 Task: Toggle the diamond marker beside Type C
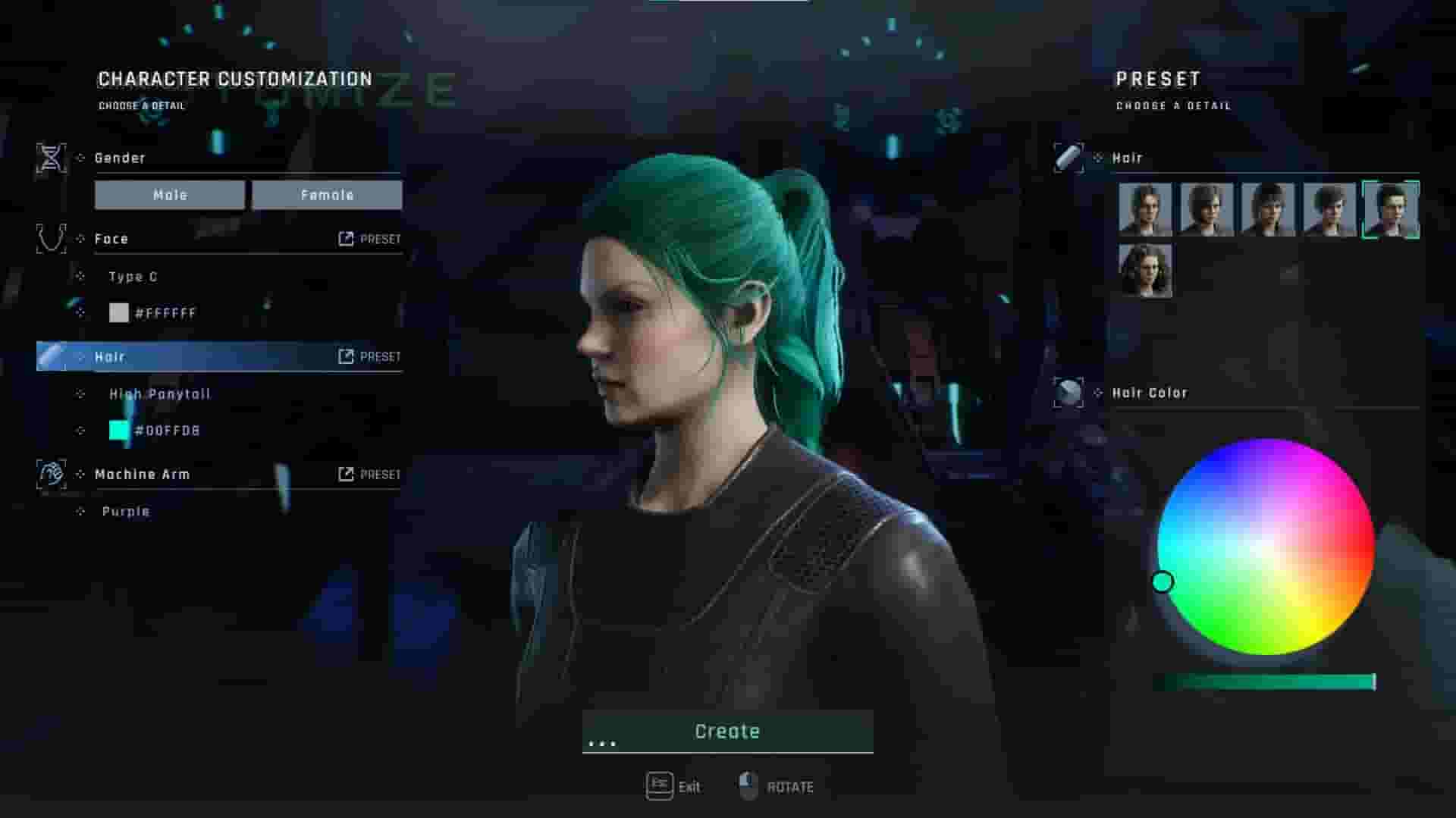coord(80,277)
